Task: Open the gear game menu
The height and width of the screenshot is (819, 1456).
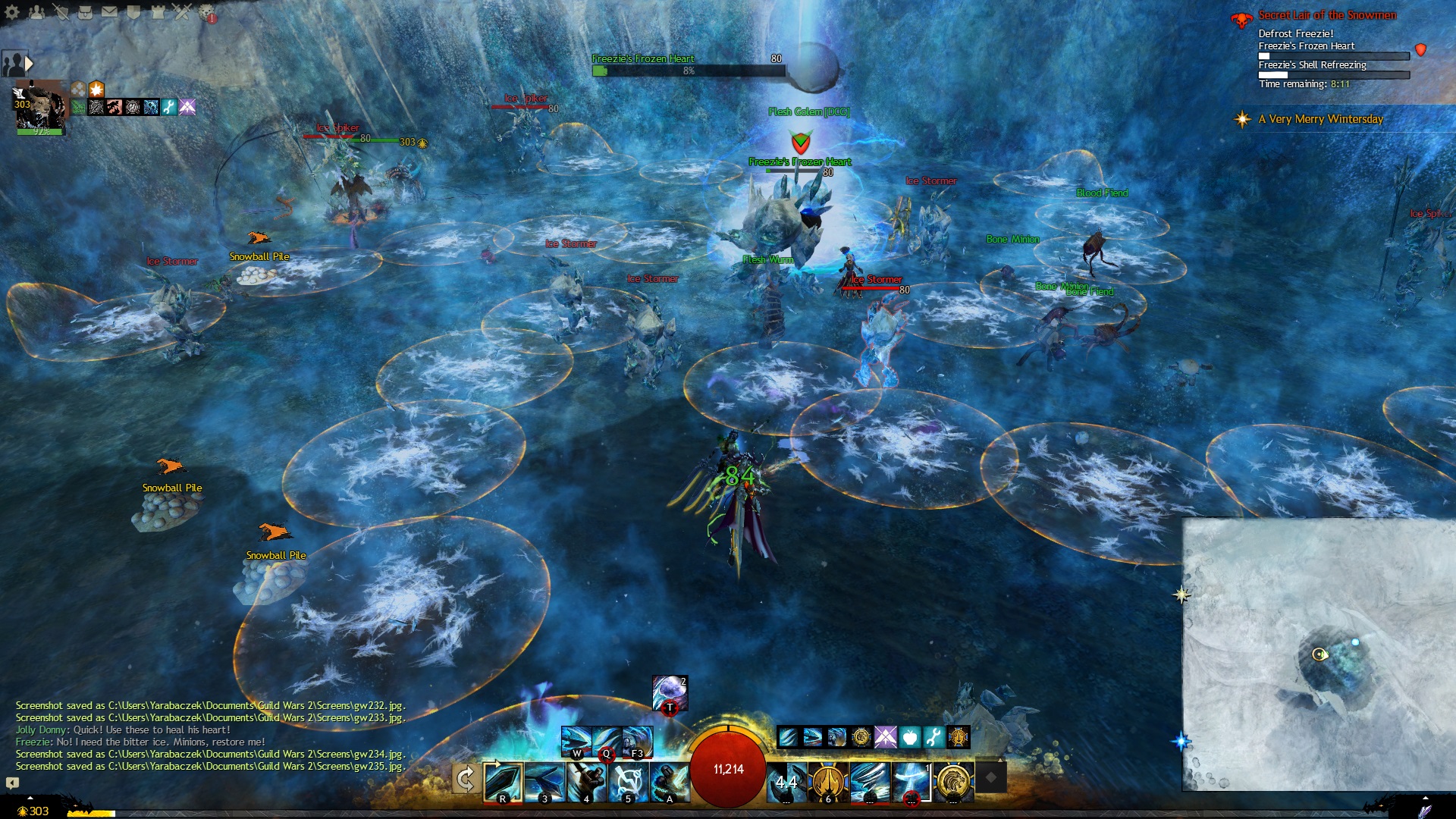Action: [x=12, y=11]
